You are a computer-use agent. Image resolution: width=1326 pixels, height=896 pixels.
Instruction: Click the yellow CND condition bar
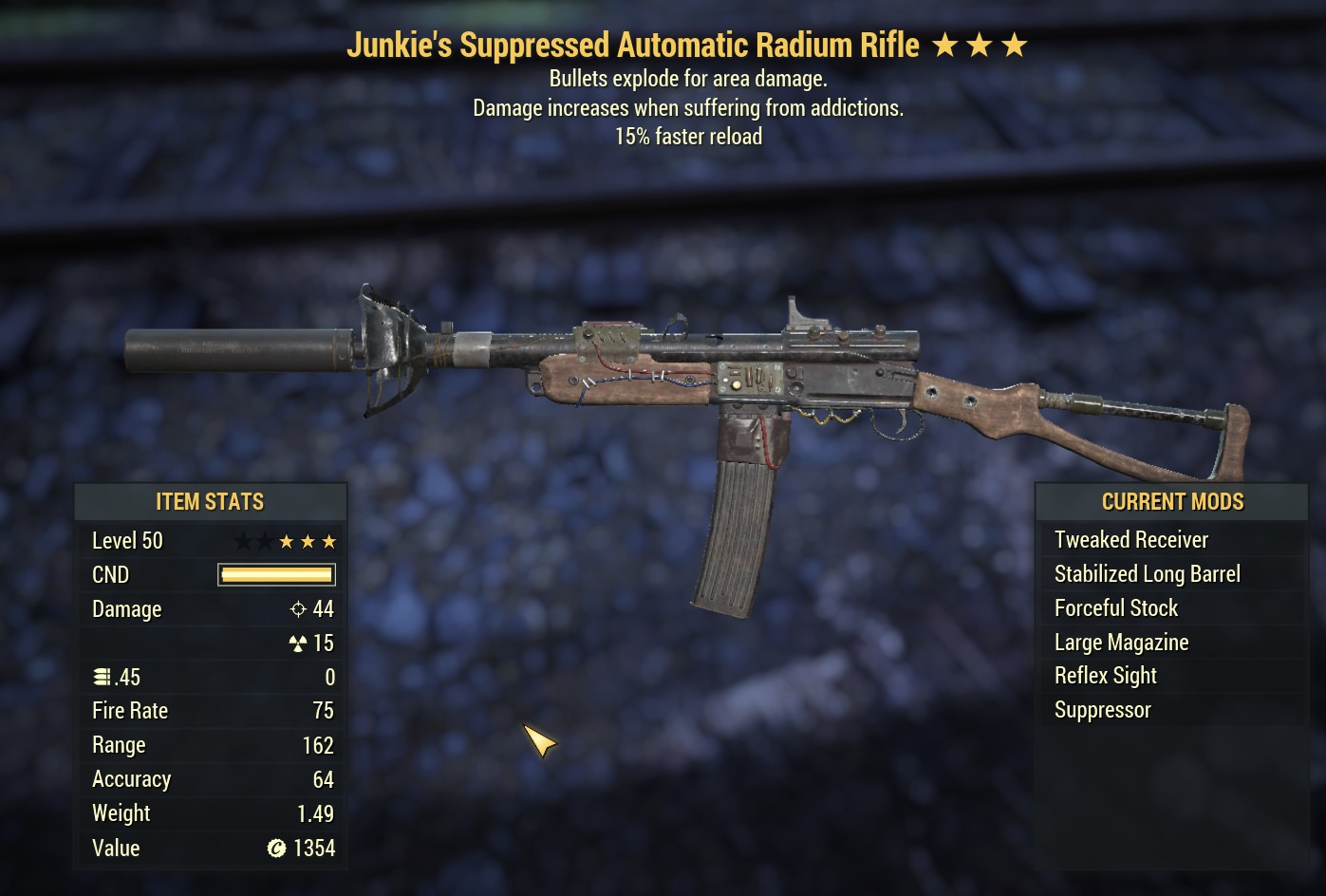[275, 574]
